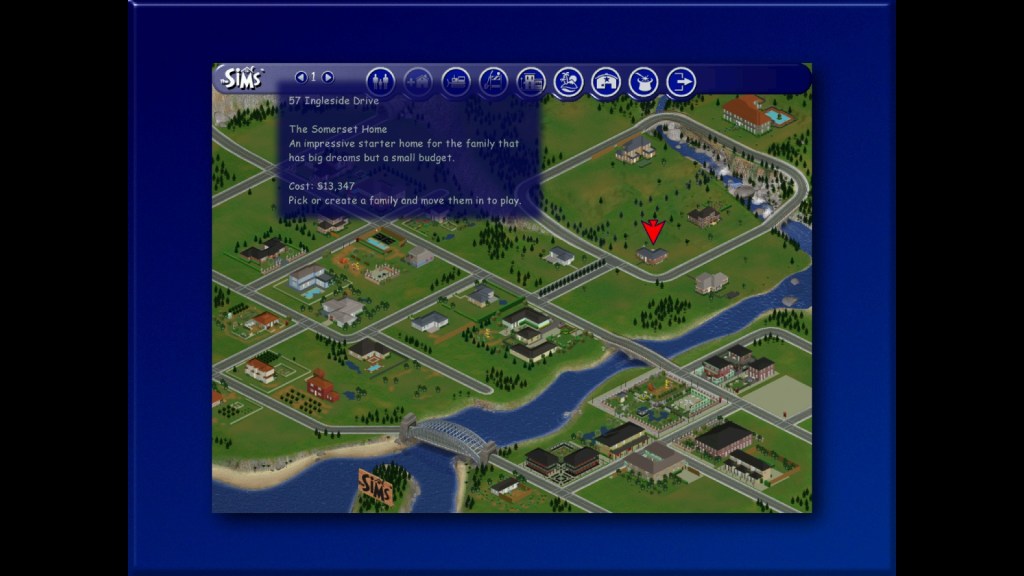Go to the previous neighborhood number
This screenshot has width=1024, height=576.
point(300,77)
